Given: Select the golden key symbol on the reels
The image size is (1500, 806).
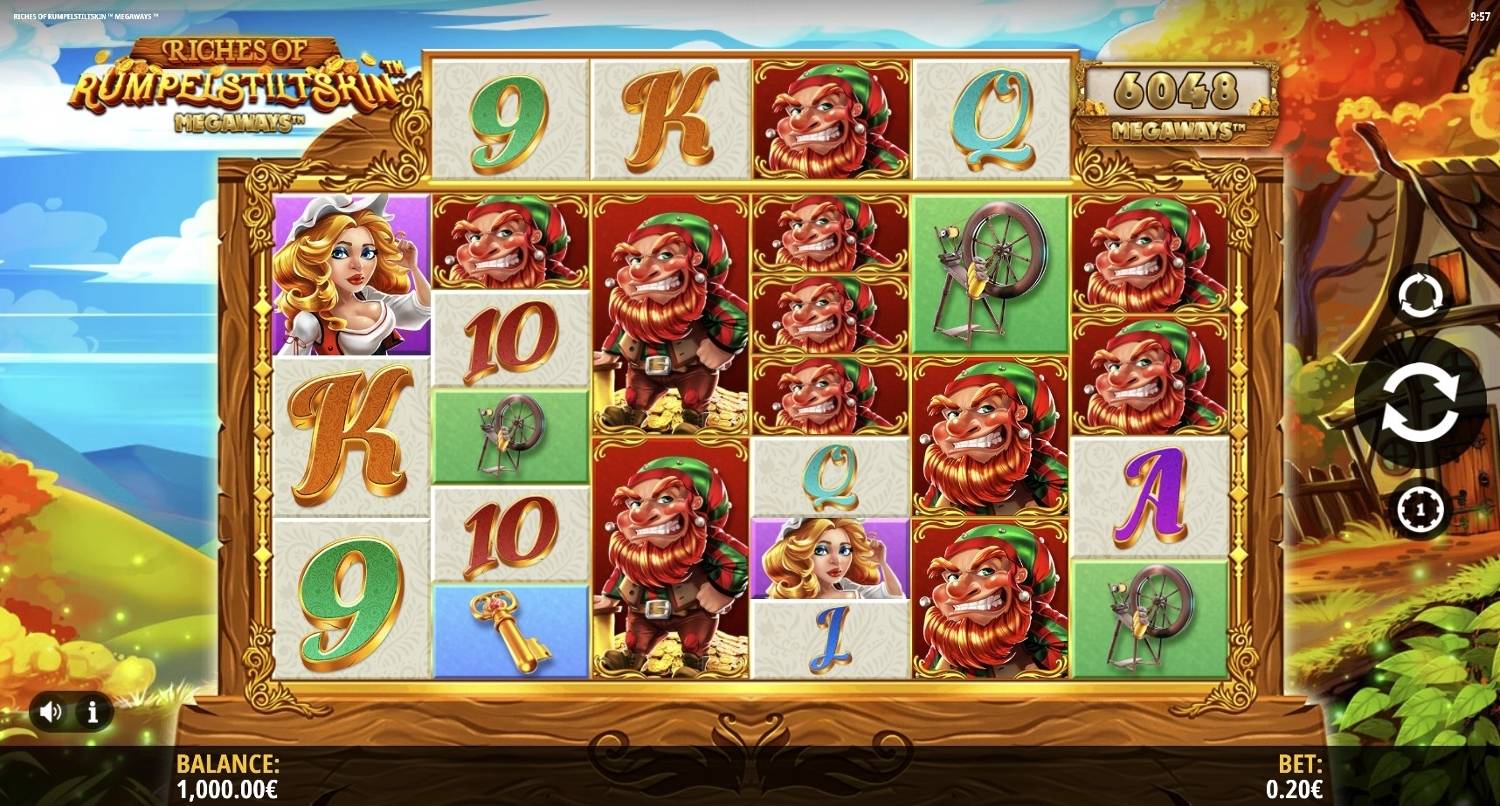Looking at the screenshot, I should pos(509,628).
